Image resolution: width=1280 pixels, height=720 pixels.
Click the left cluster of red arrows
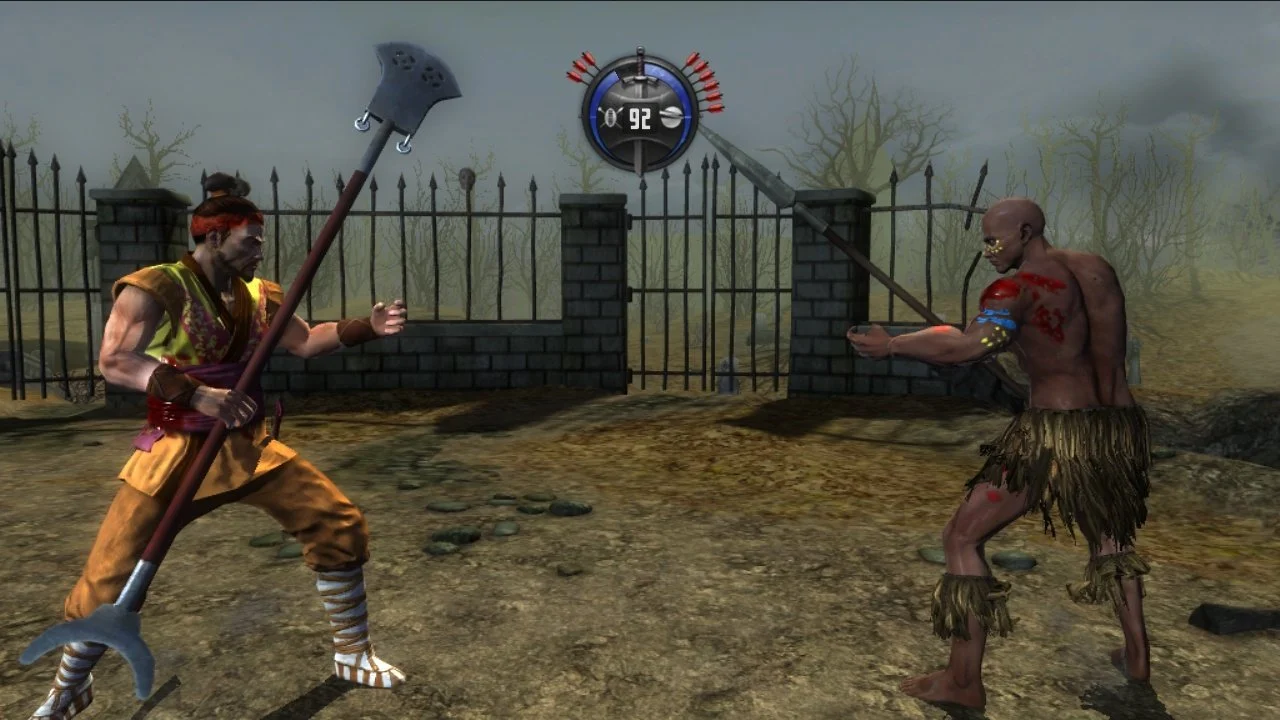(x=582, y=67)
